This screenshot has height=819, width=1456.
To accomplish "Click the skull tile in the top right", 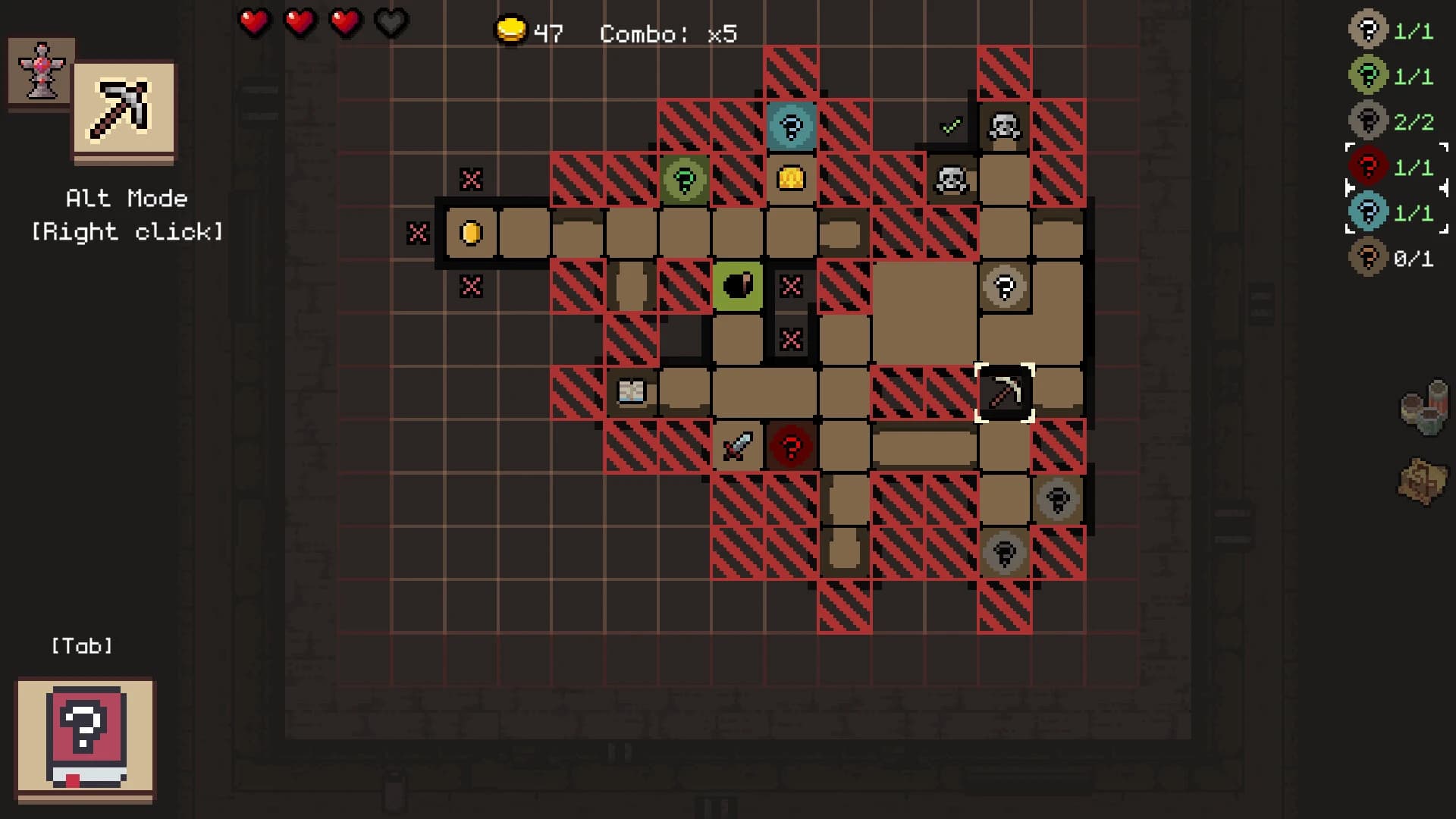I will click(1004, 126).
